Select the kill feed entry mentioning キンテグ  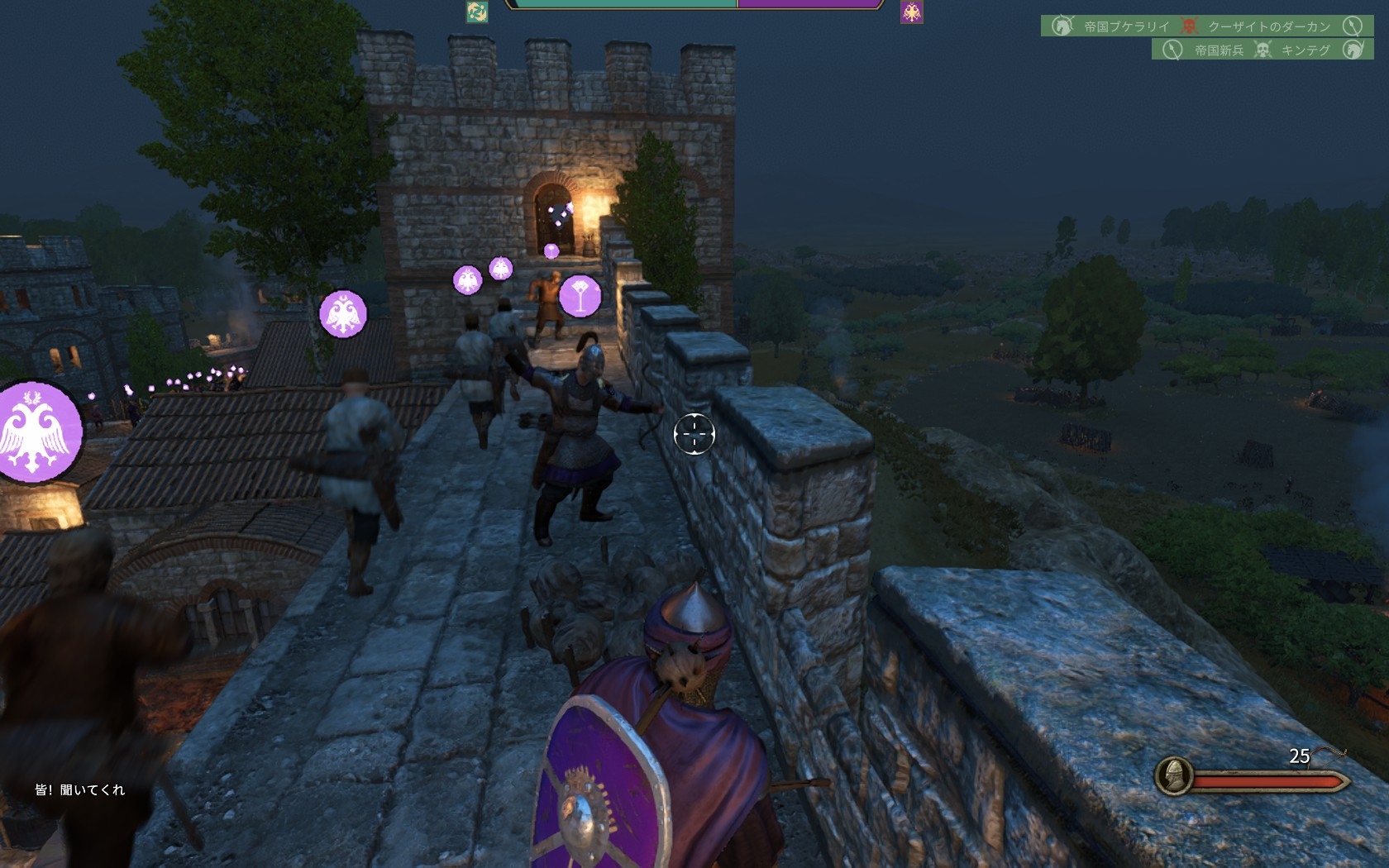click(1262, 50)
